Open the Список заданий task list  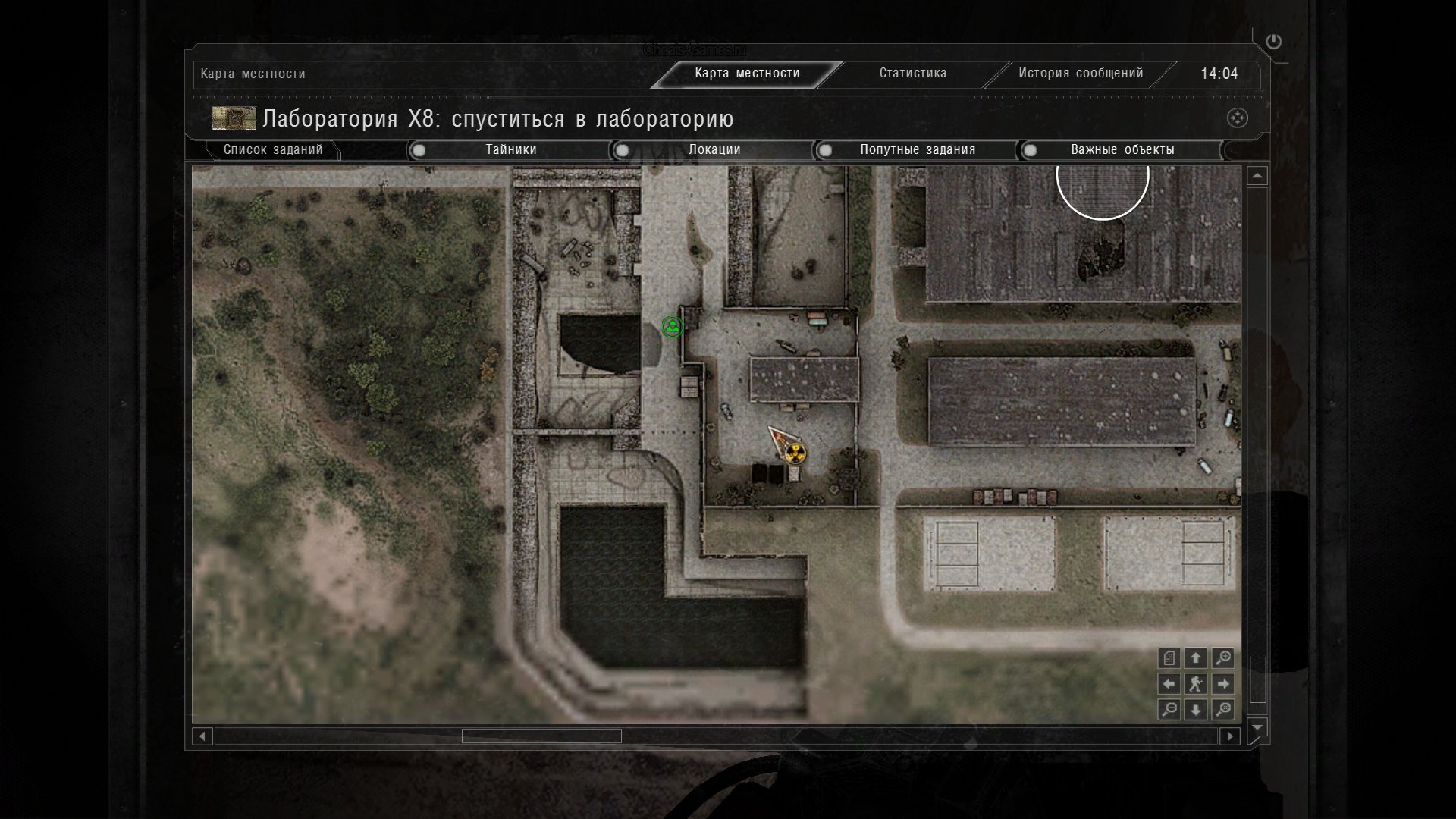click(x=273, y=150)
